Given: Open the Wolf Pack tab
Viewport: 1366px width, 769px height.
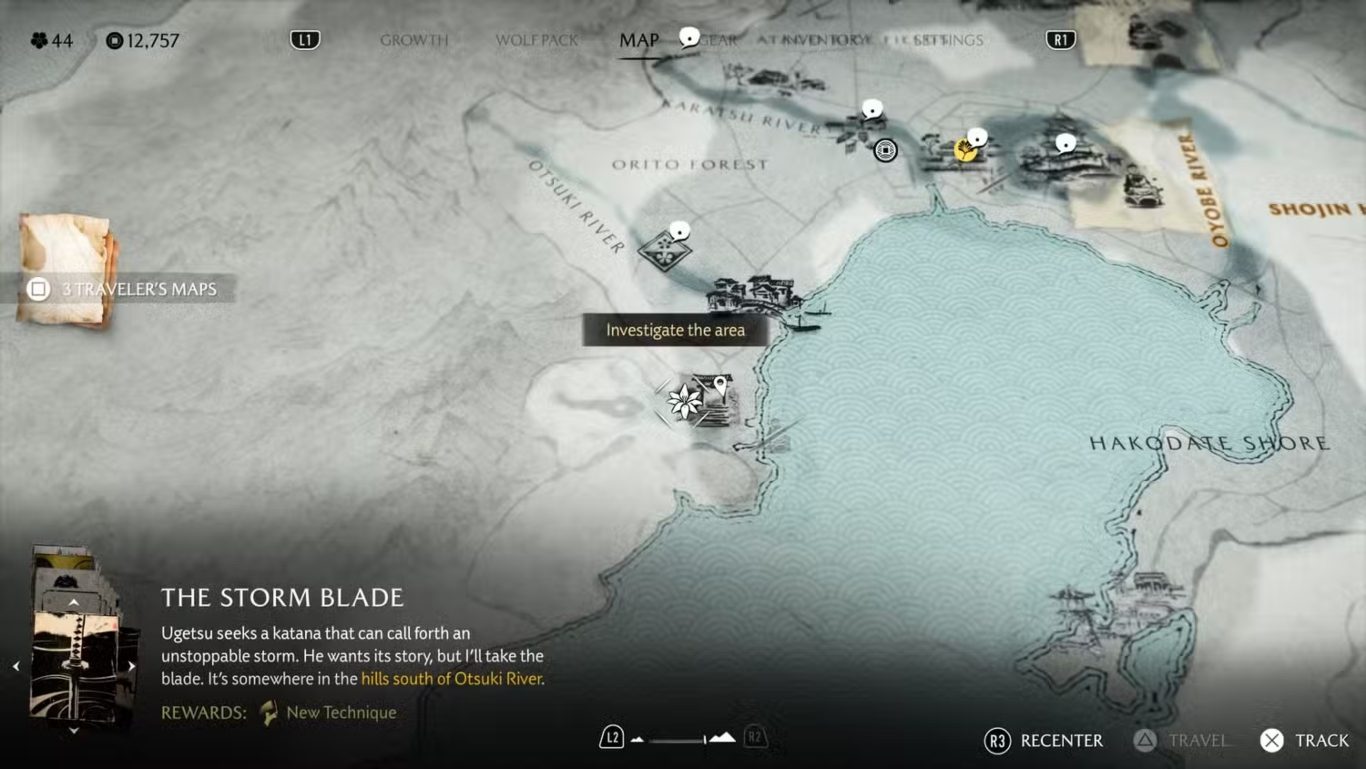Looking at the screenshot, I should coord(537,40).
